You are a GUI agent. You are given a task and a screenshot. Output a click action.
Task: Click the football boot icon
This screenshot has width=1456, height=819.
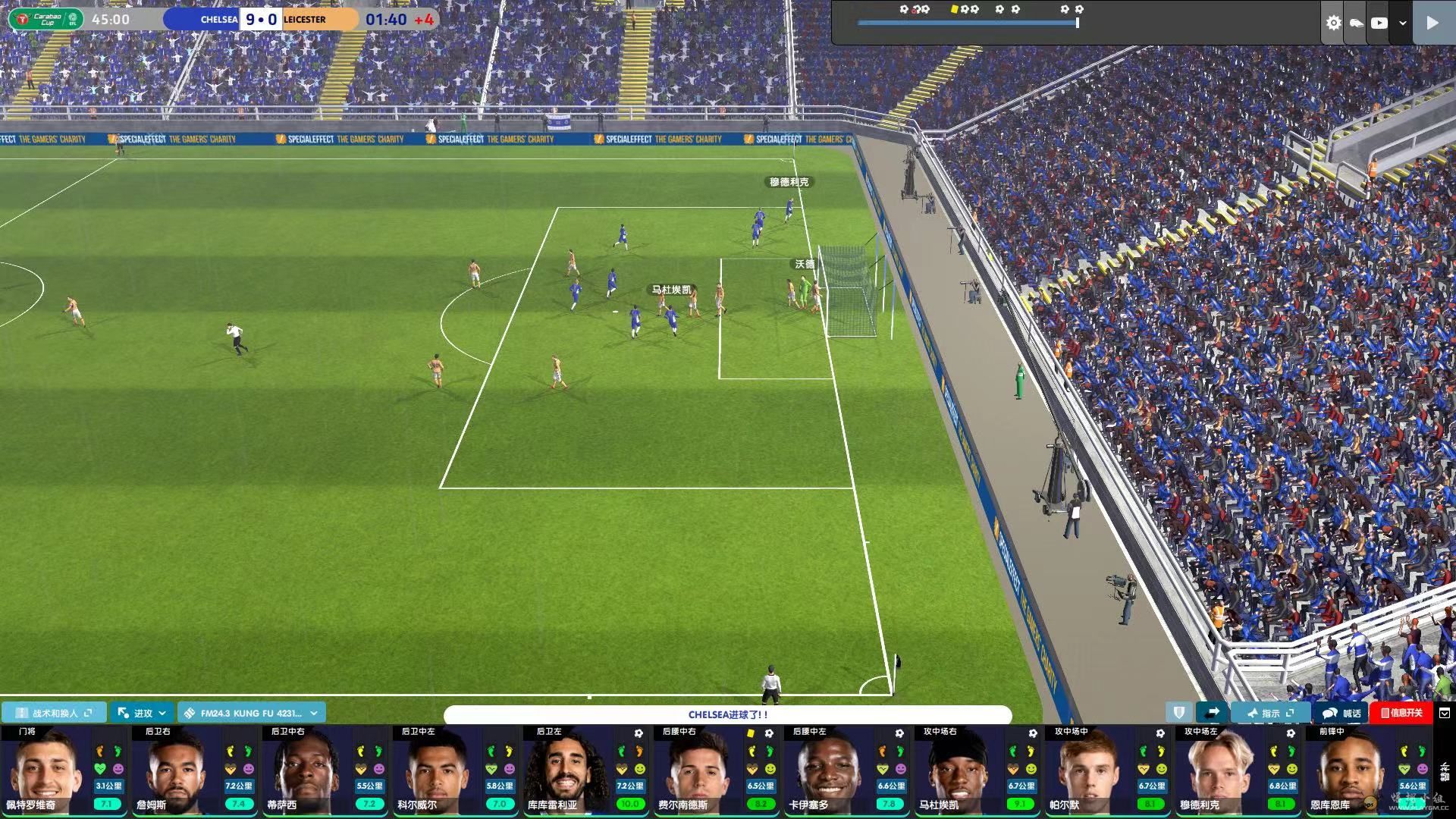pos(1356,23)
